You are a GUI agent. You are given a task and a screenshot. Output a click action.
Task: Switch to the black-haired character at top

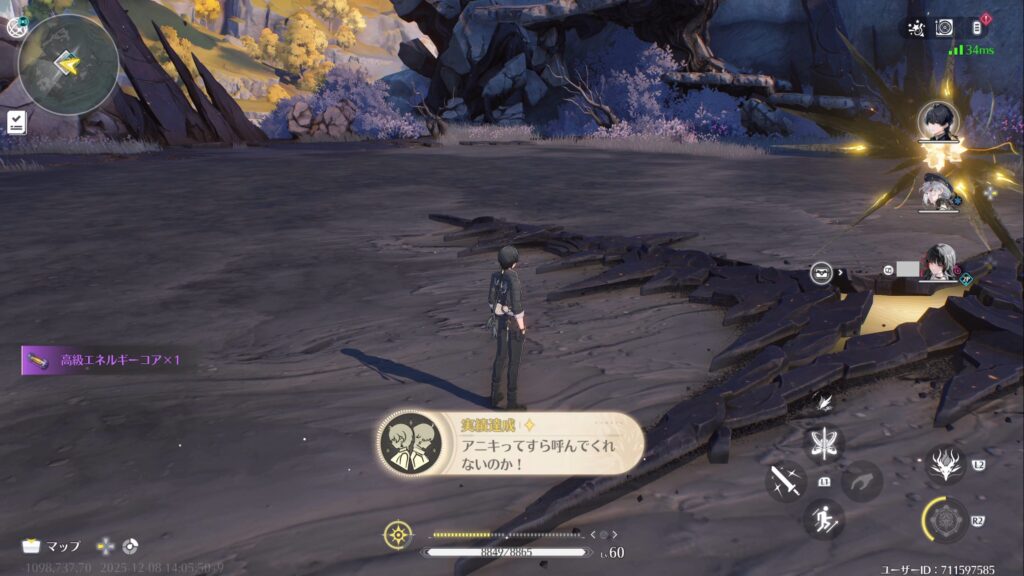[x=939, y=123]
